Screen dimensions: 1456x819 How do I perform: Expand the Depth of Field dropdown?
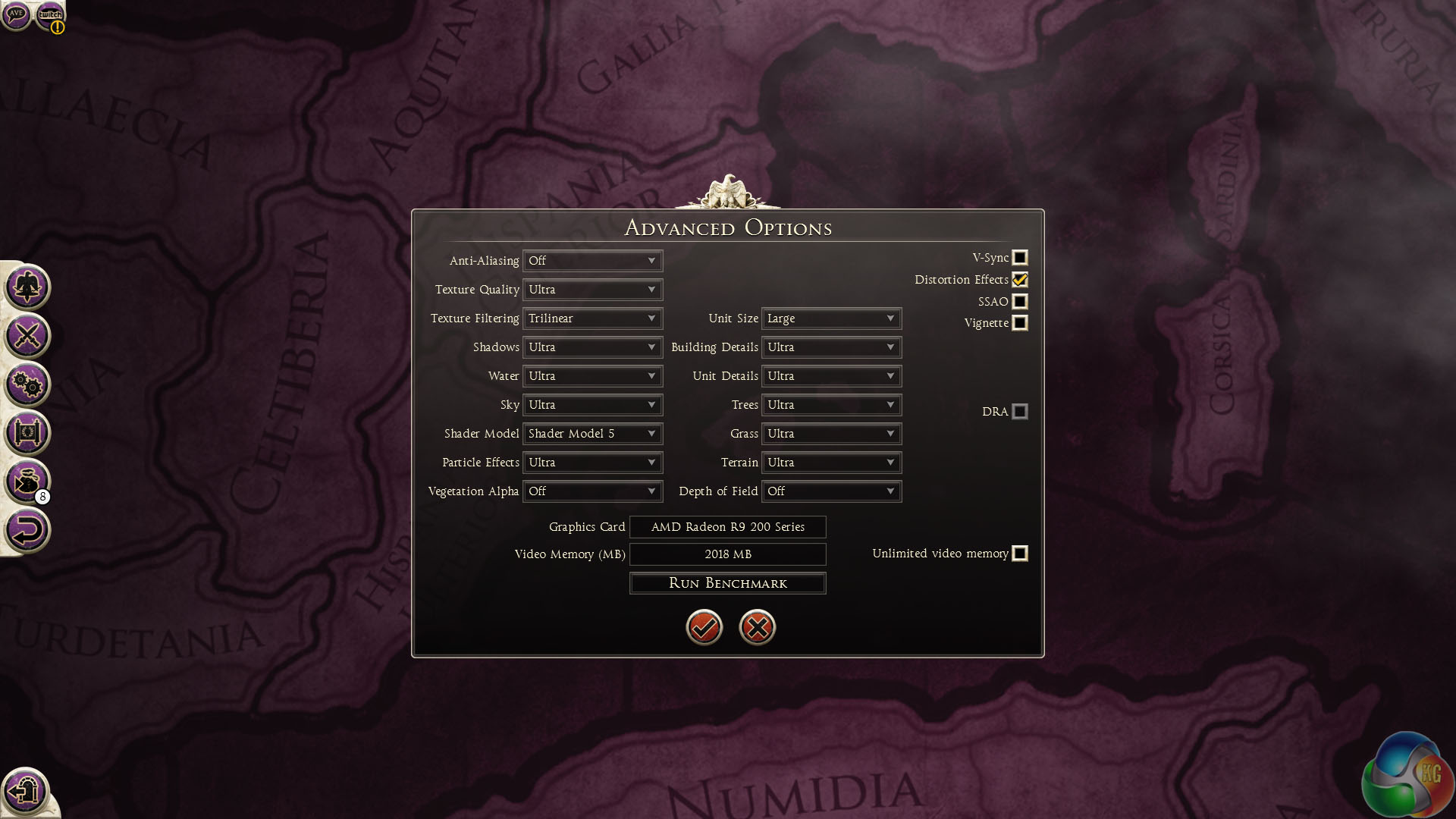831,491
